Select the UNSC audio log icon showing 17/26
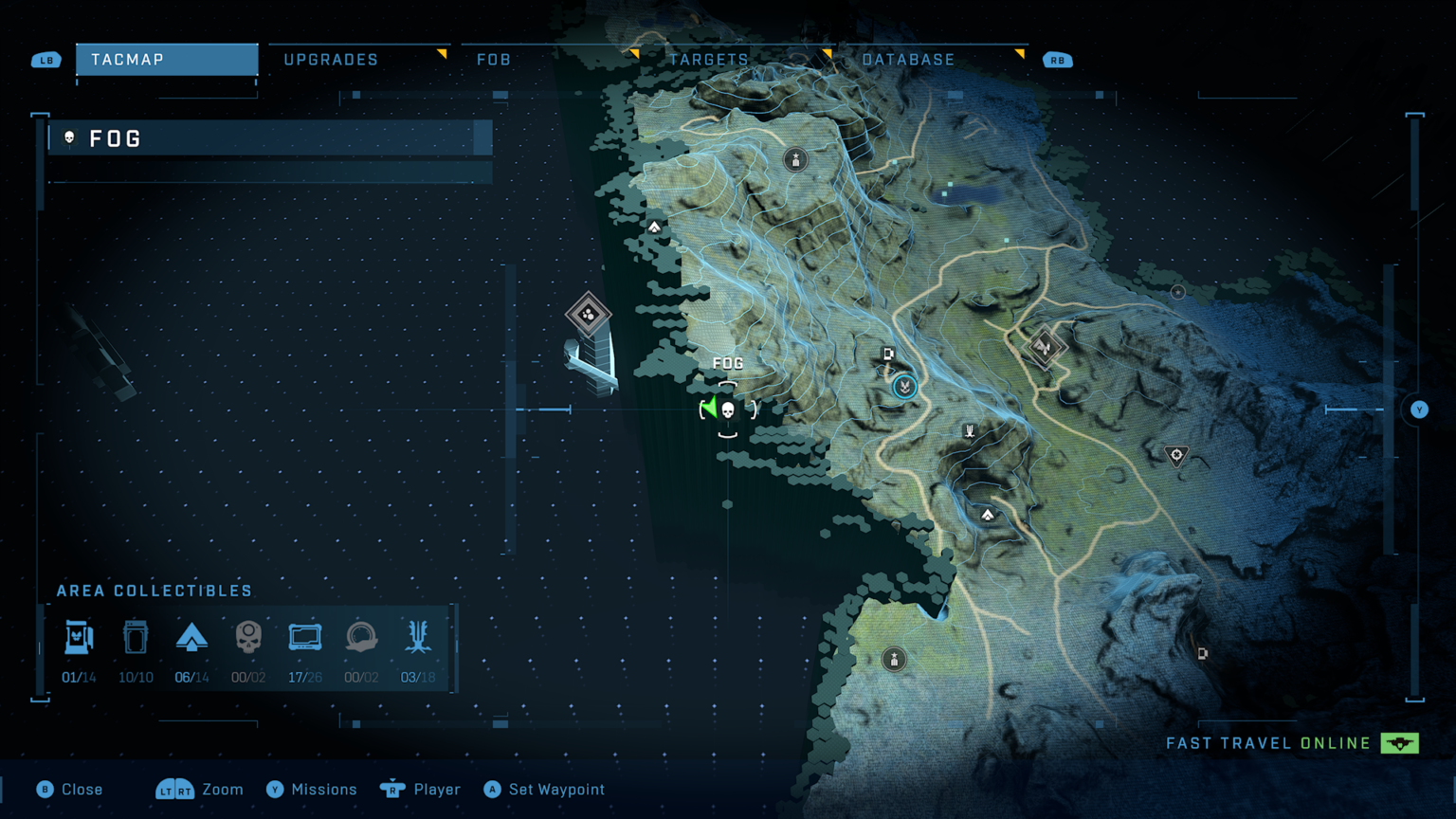Image resolution: width=1456 pixels, height=819 pixels. coord(305,637)
